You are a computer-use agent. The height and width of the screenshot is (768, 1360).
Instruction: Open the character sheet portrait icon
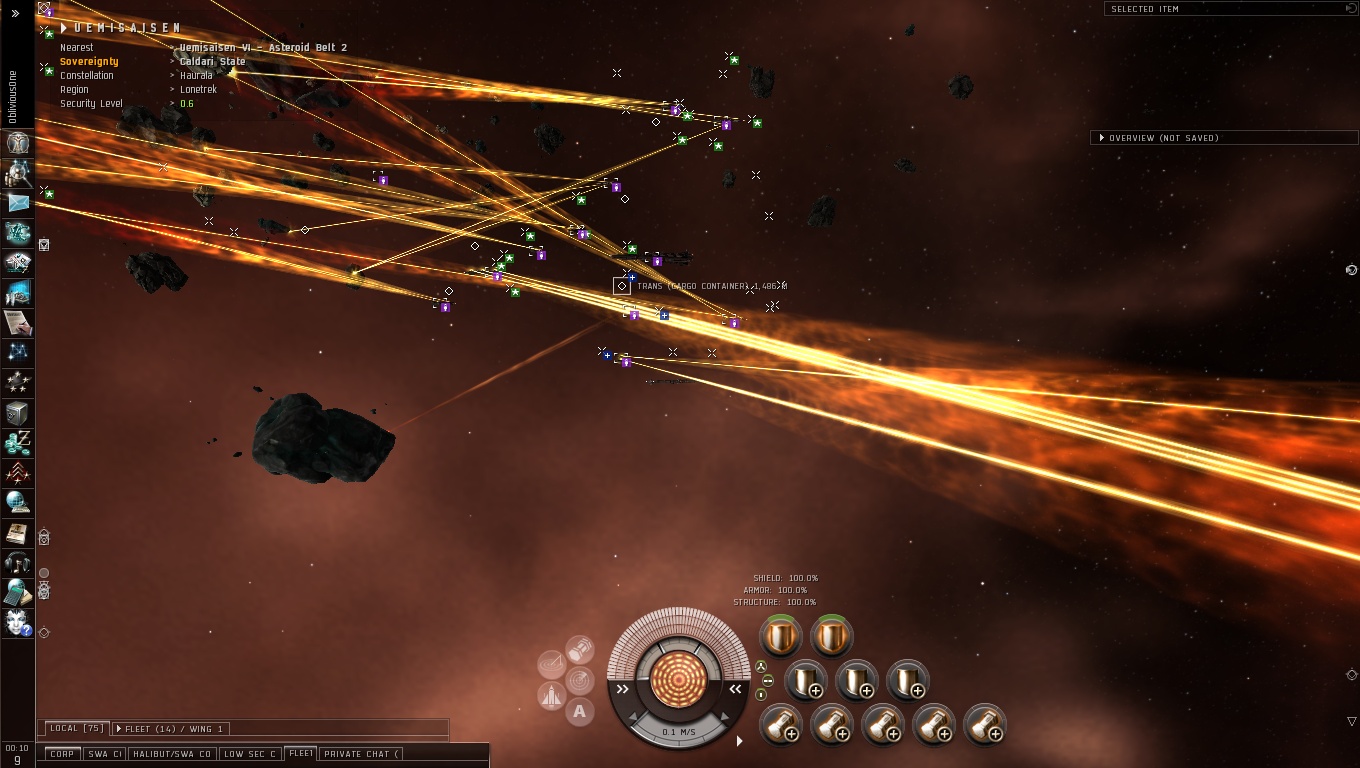[x=18, y=143]
